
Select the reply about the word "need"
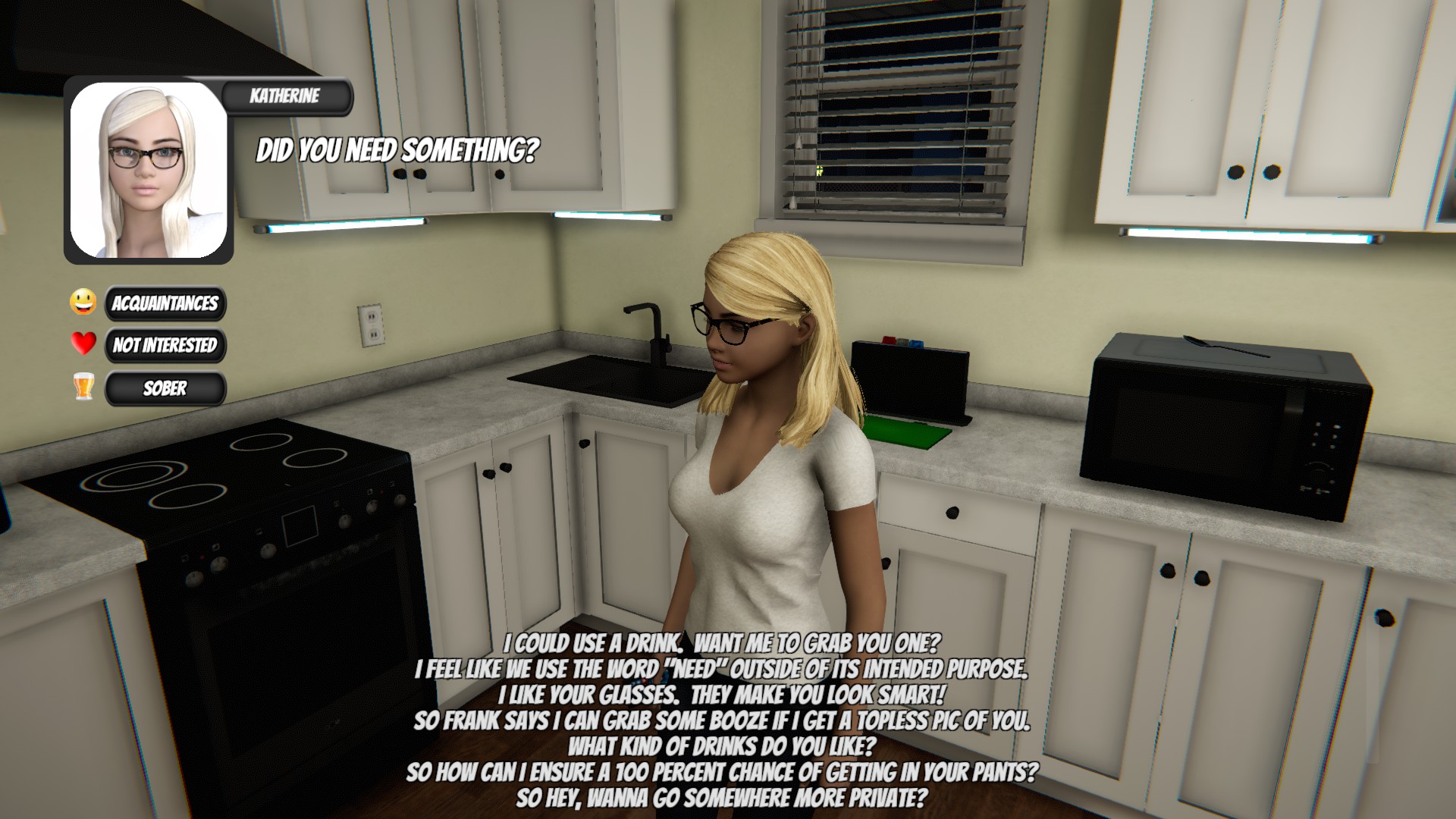point(721,670)
